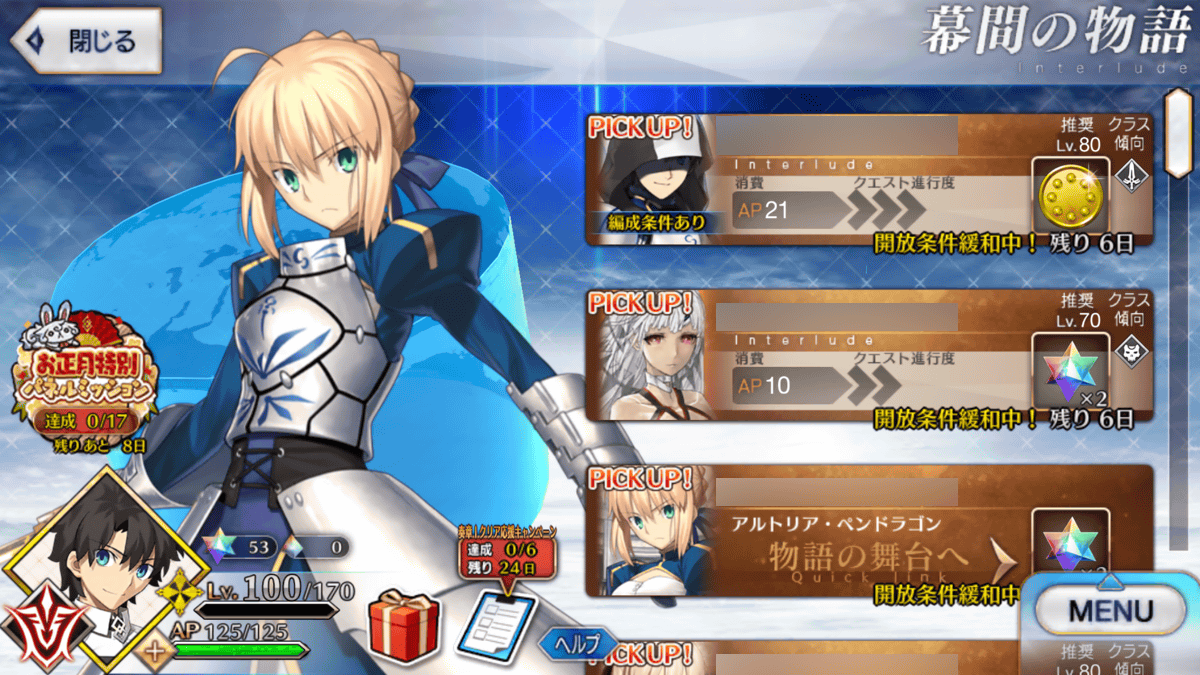Screen dimensions: 1200x675
Task: Tap the AP recovery plus button
Action: tap(154, 653)
